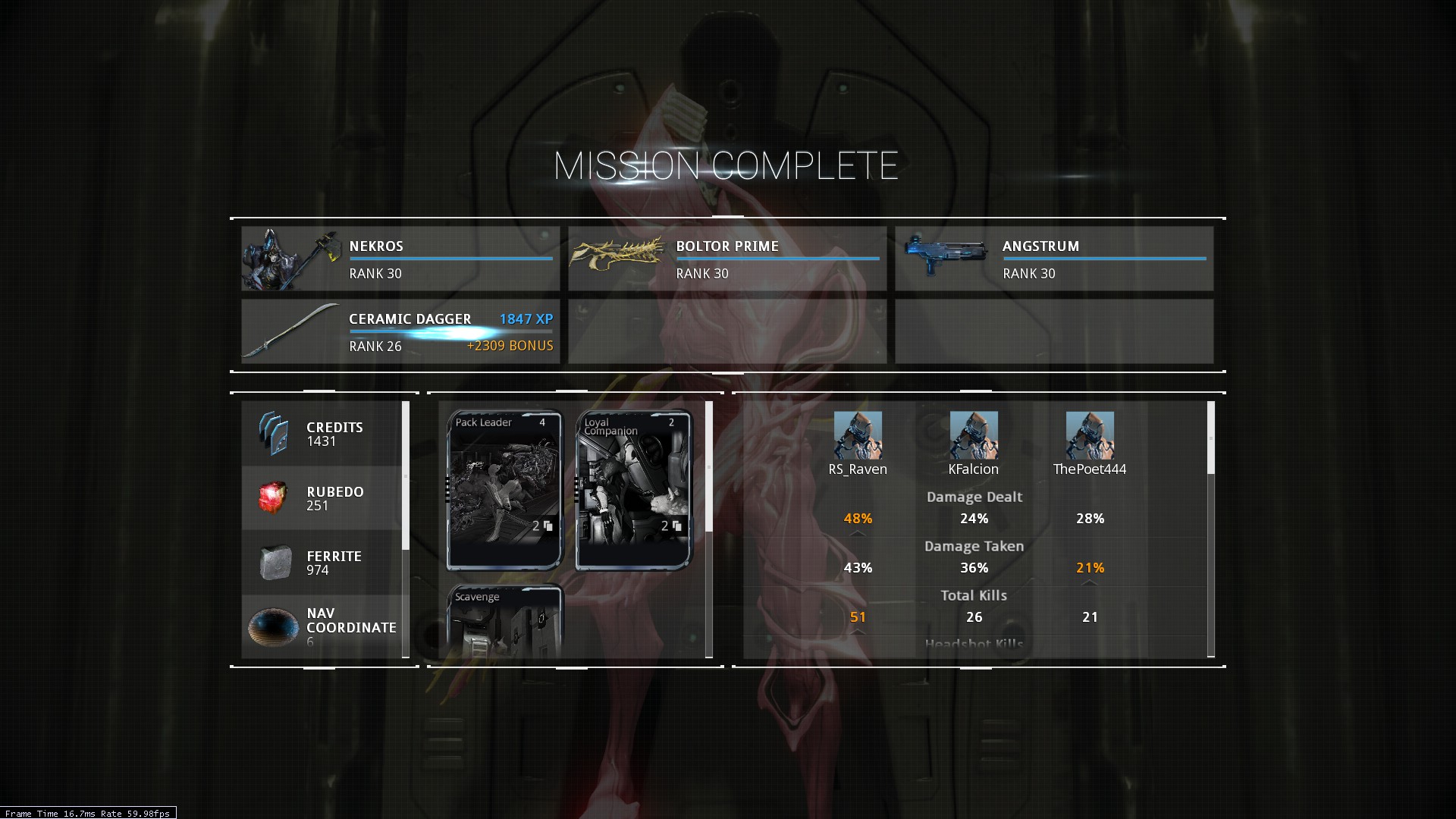Choose the Ferrite resource row
This screenshot has height=819, width=1456.
pos(322,563)
